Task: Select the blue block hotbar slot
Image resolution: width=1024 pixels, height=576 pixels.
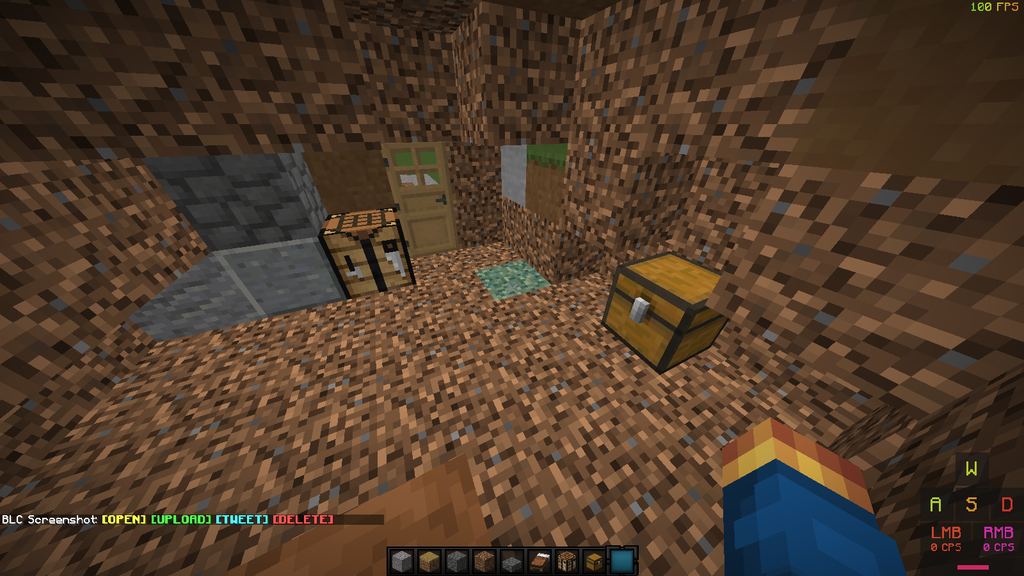Action: point(622,562)
